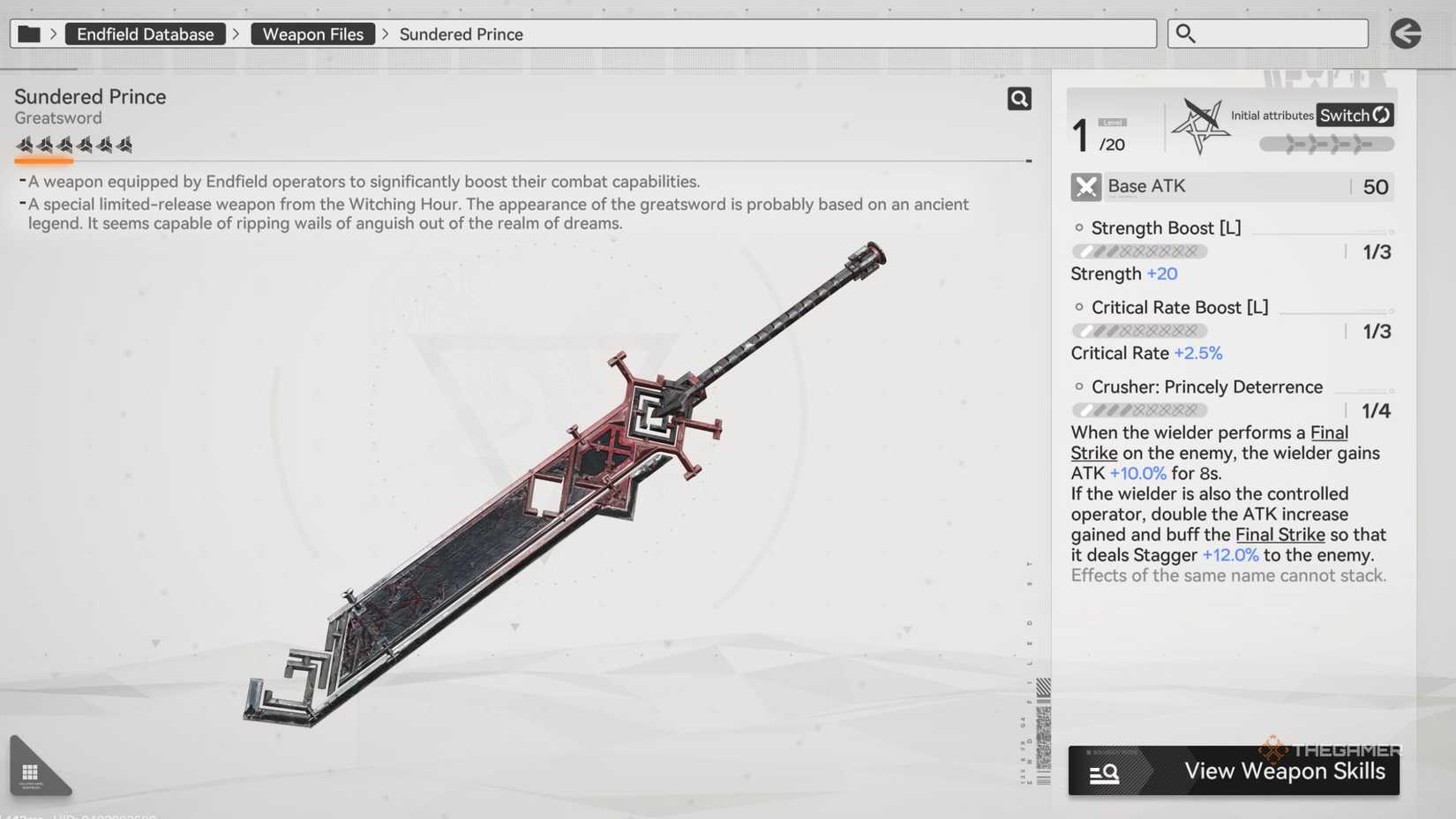Click the back arrow icon in top-right corner

(x=1406, y=33)
